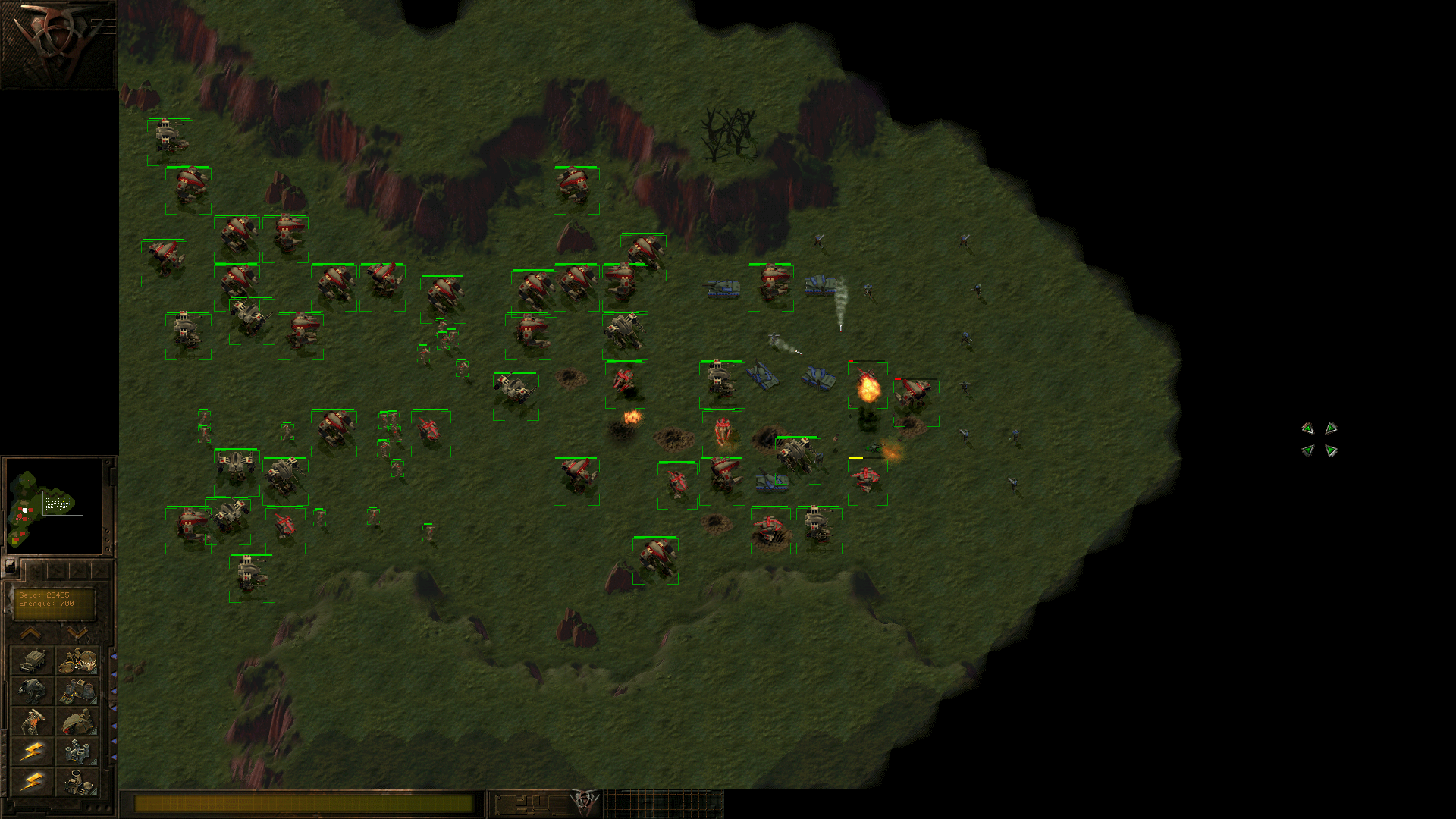Activate the lower lightning bolt icon

click(x=32, y=782)
